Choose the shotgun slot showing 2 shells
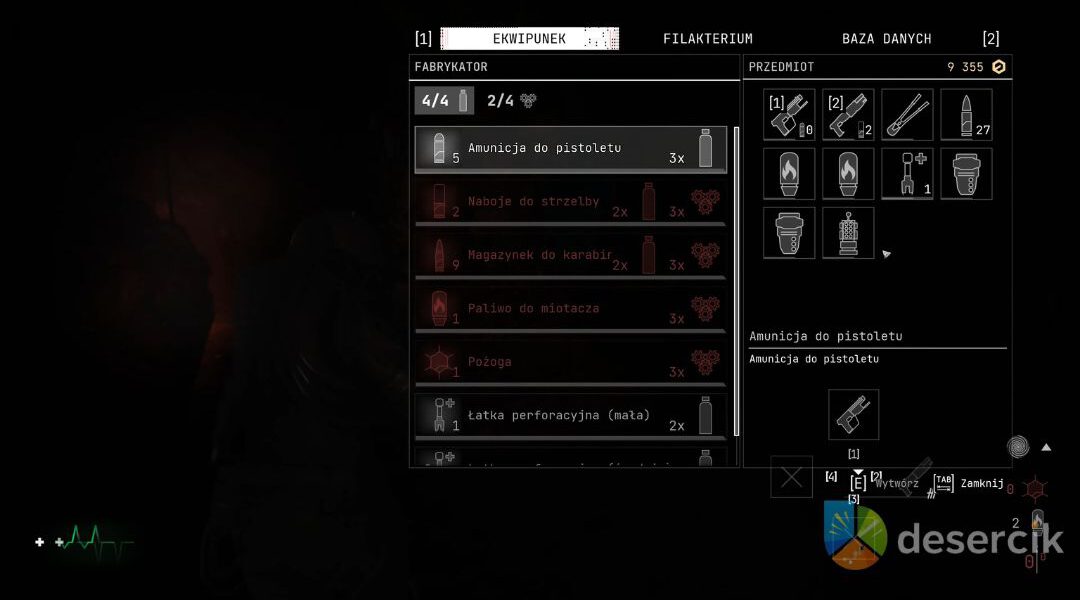This screenshot has height=600, width=1080. tap(848, 115)
